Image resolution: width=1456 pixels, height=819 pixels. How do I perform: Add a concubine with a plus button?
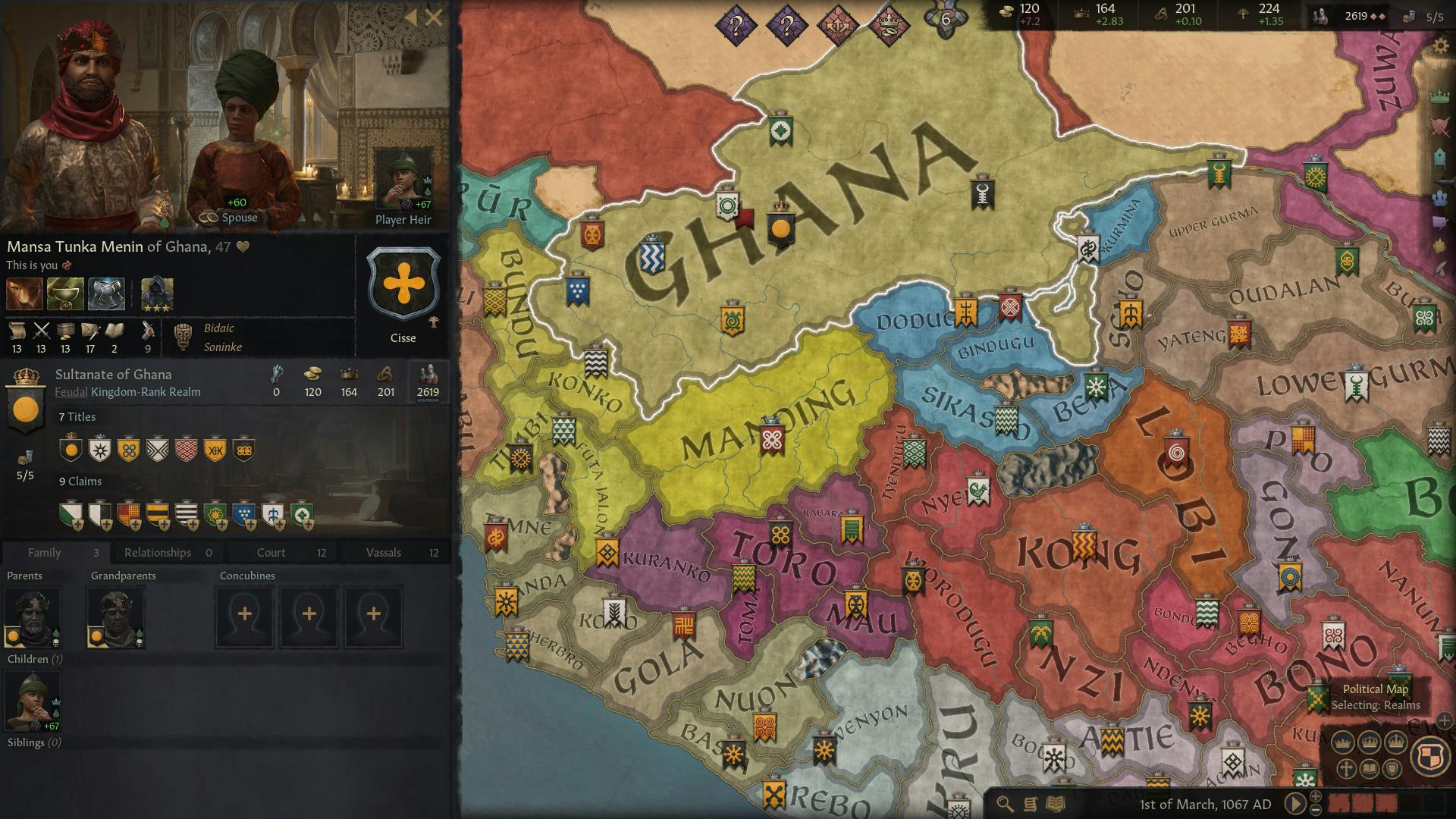(x=243, y=616)
